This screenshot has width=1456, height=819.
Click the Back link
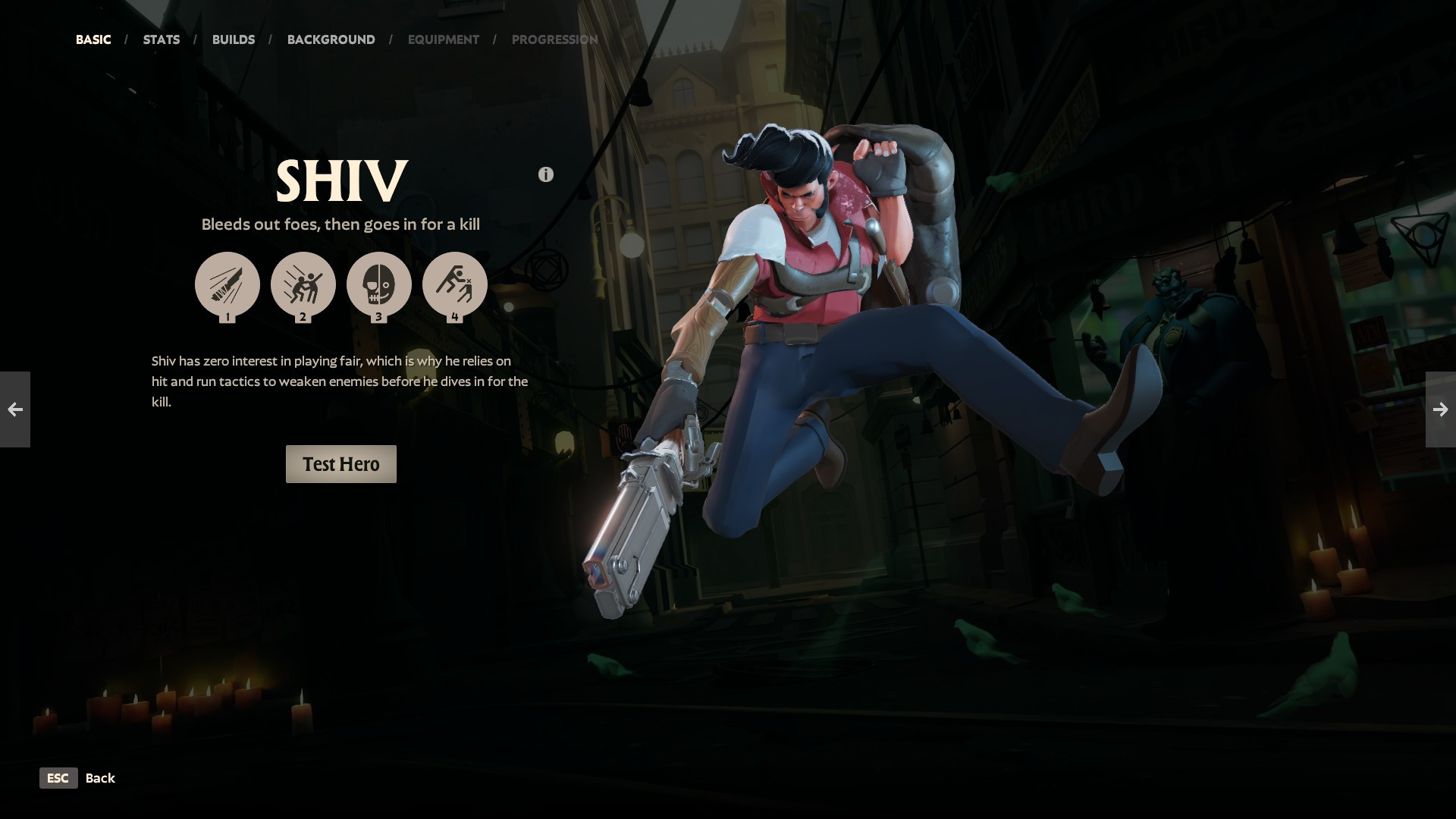pos(100,778)
